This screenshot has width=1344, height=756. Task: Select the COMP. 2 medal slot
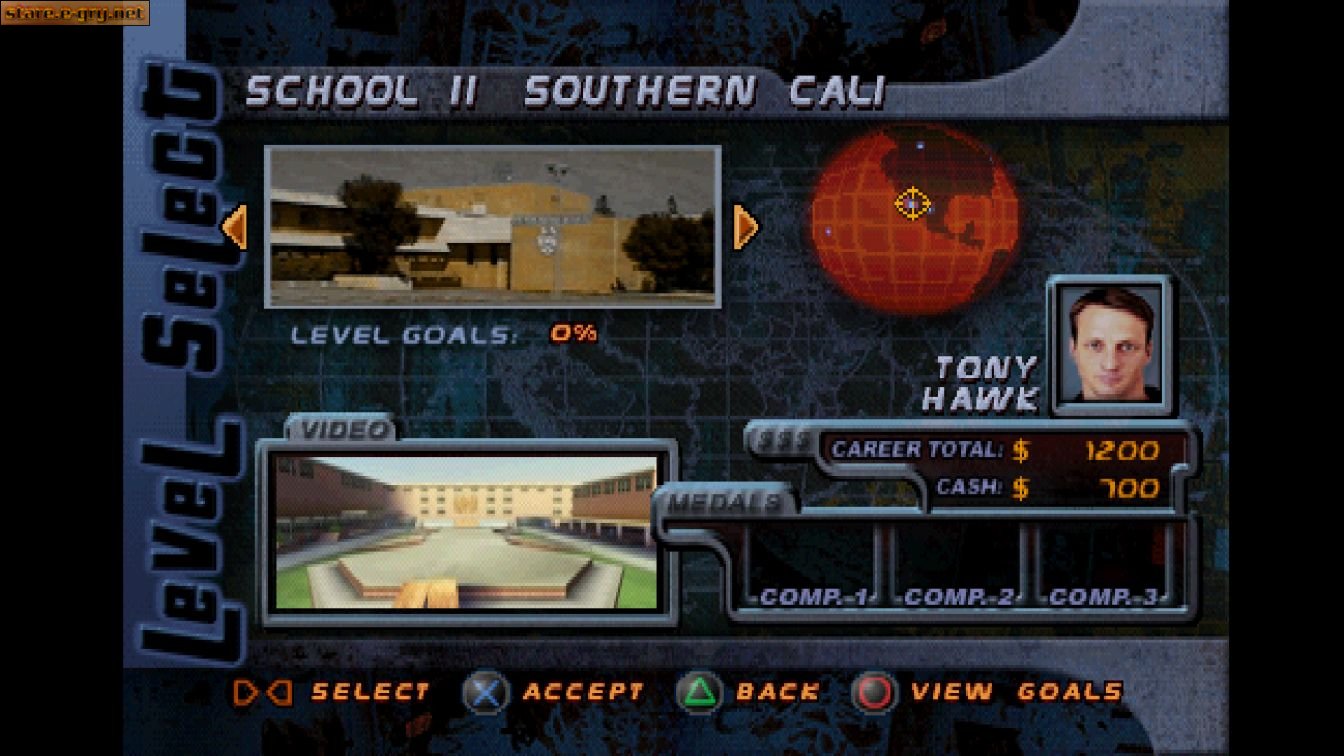click(x=958, y=597)
